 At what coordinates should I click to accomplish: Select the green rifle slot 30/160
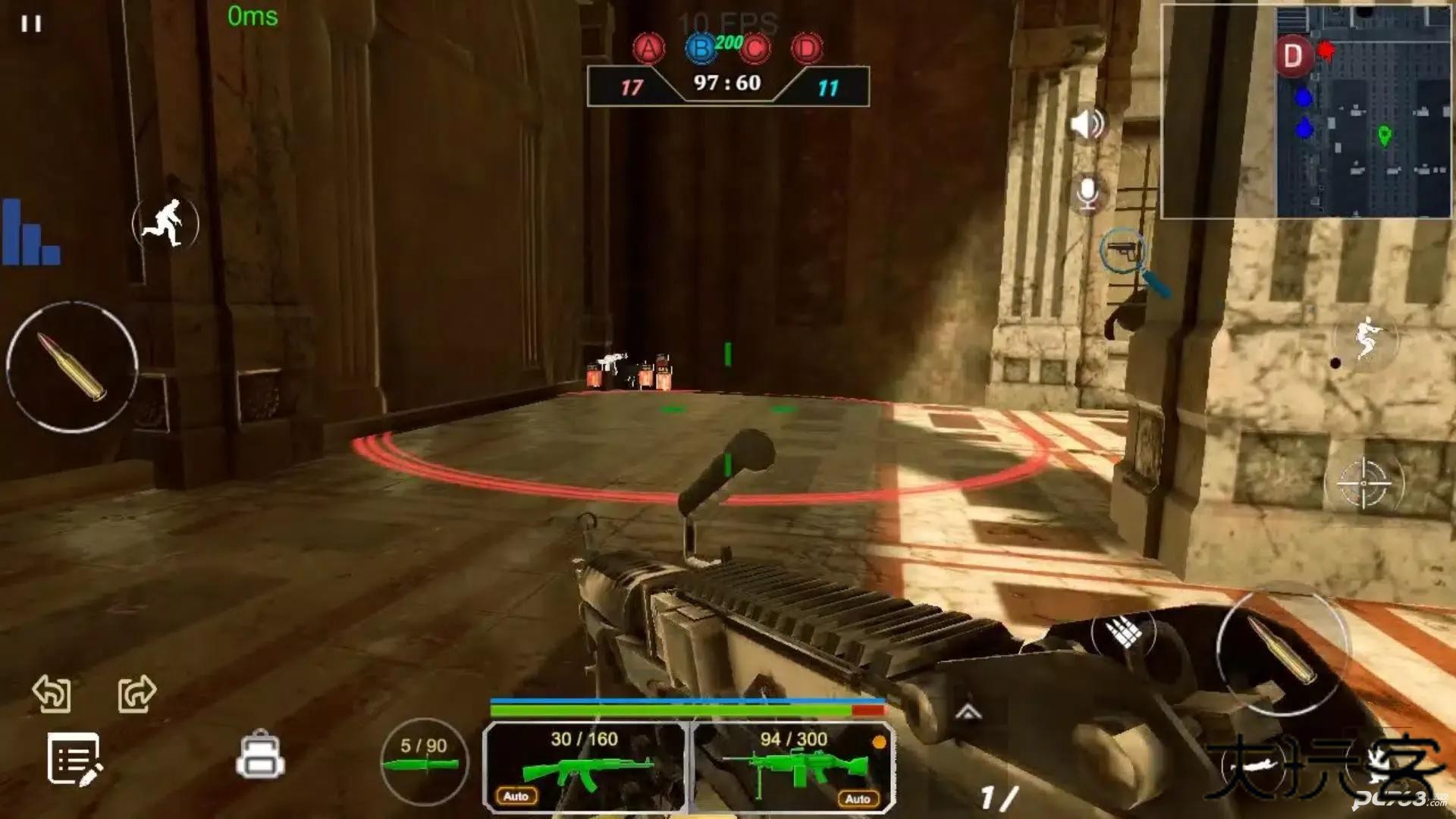584,766
